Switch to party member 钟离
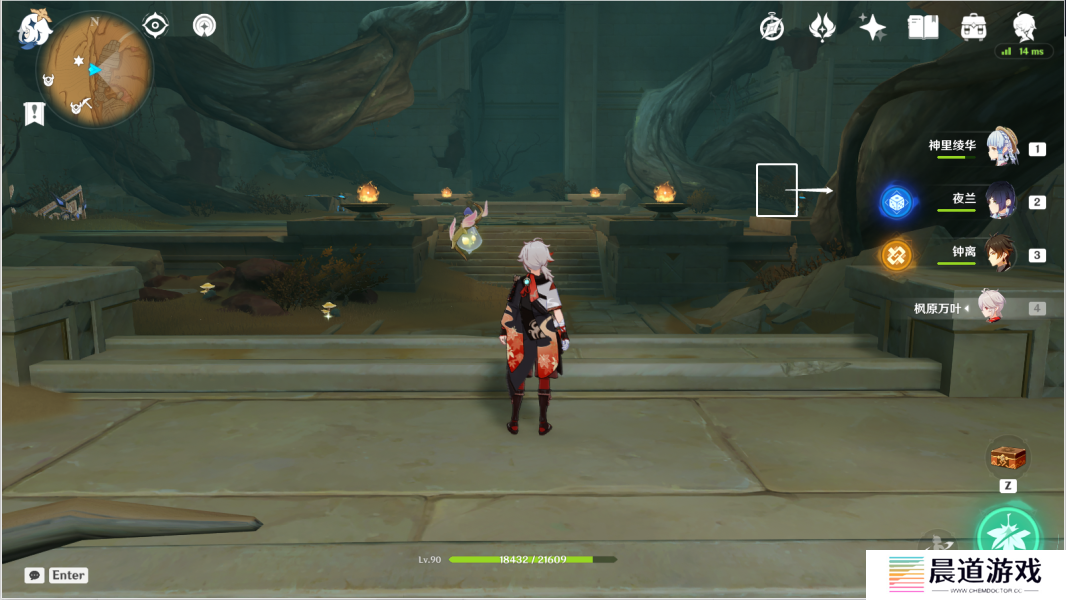 coord(1000,254)
